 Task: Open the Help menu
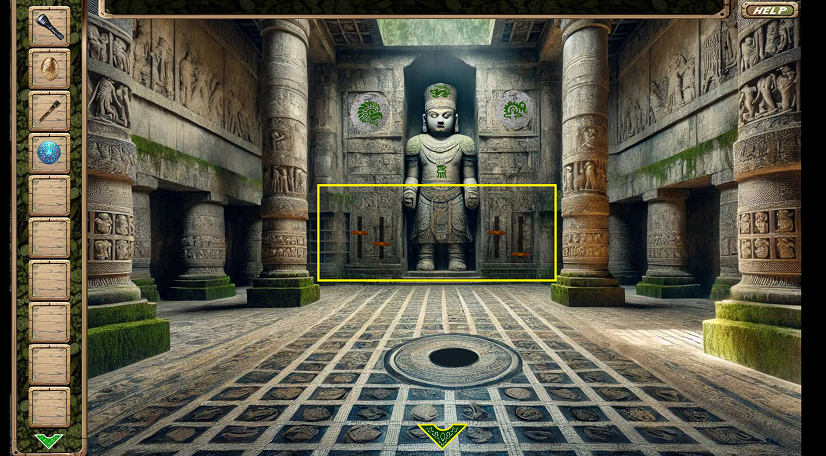[x=769, y=10]
